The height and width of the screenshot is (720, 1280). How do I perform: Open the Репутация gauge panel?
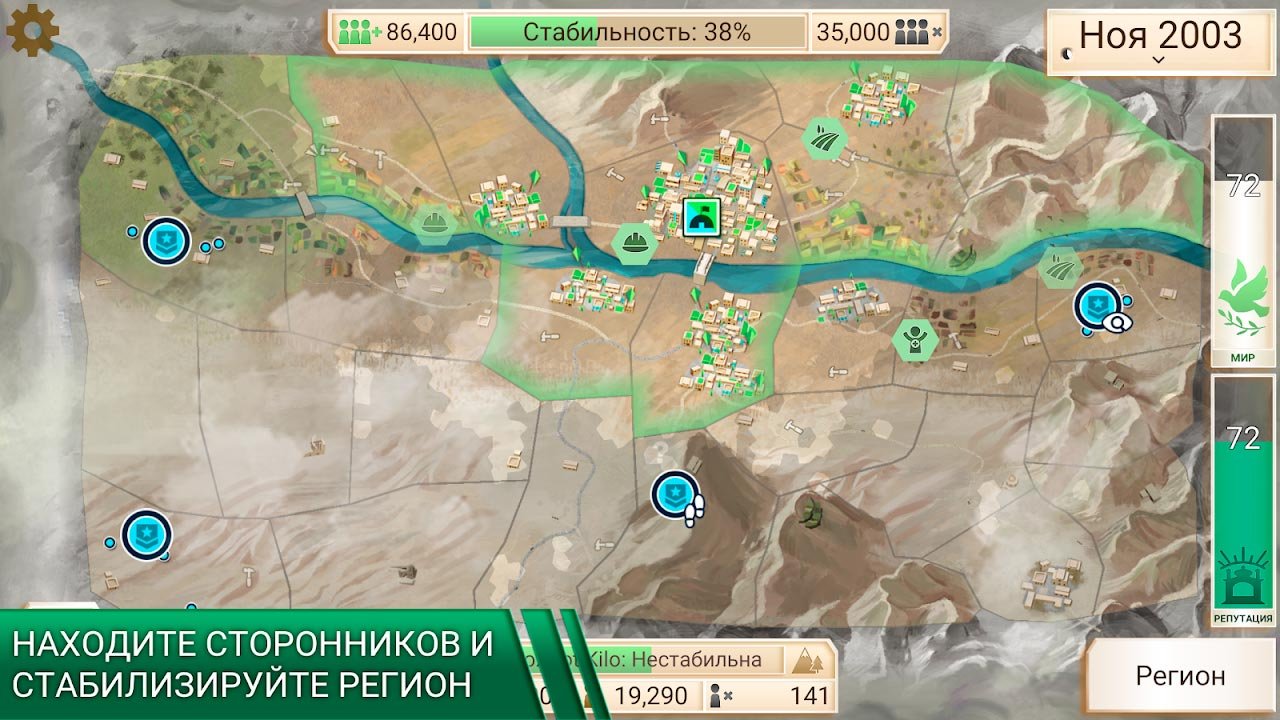click(x=1243, y=500)
